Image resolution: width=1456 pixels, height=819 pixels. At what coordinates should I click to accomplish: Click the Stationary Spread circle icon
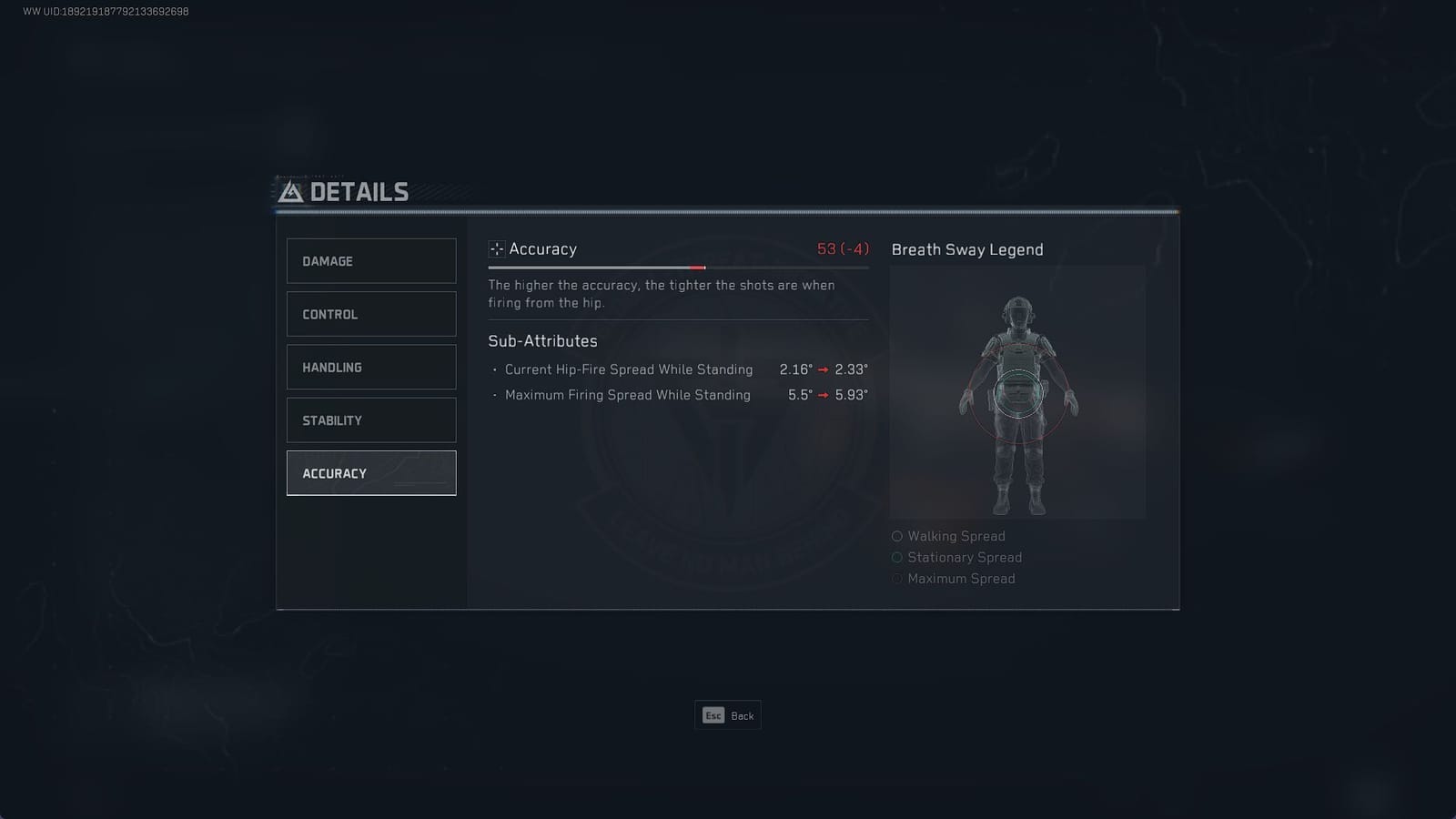point(897,557)
